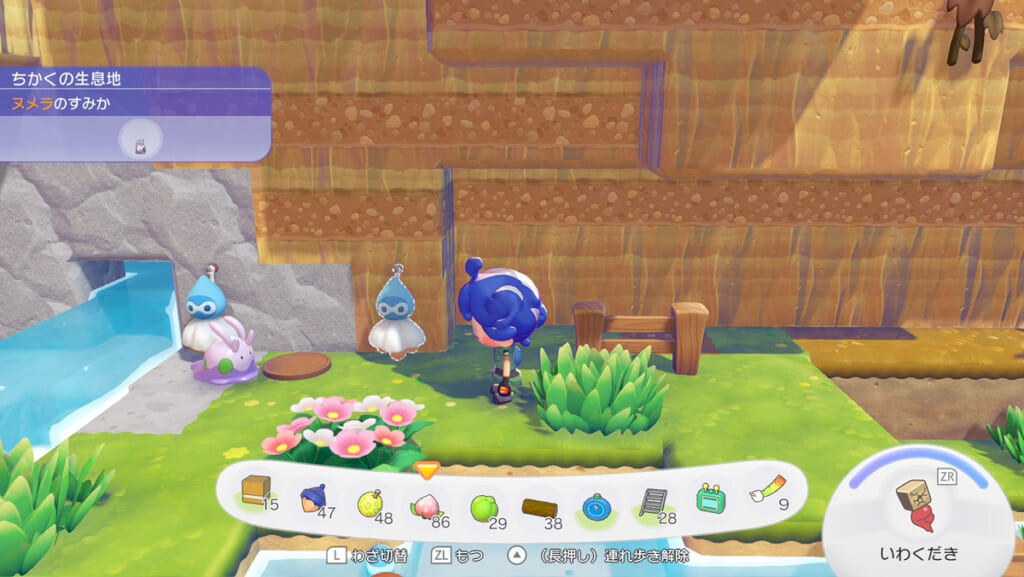Screen dimensions: 1024x577
Task: Open the ヌメラのすみか nearby habitat panel
Action: click(134, 113)
